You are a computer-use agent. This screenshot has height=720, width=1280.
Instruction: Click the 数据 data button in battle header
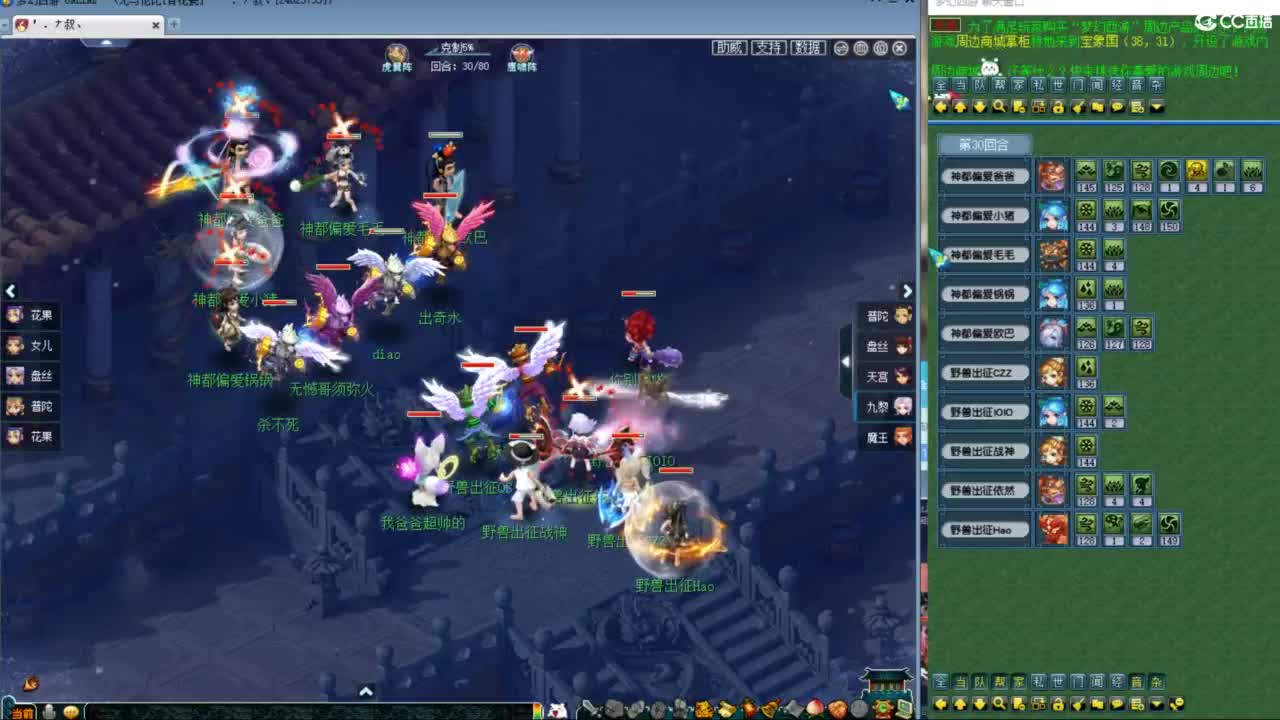[x=807, y=47]
